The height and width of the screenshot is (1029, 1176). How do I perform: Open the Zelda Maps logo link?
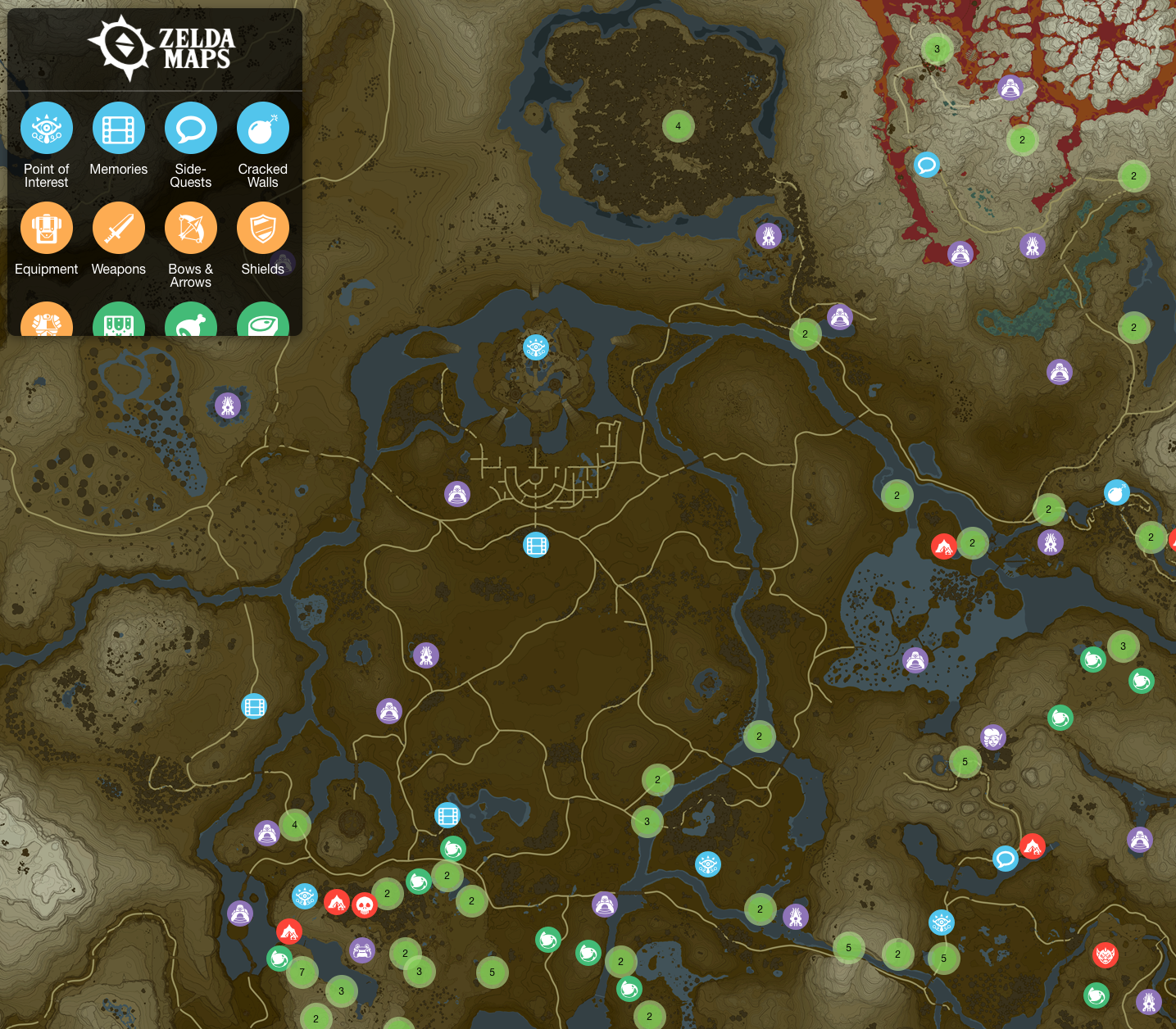[161, 48]
